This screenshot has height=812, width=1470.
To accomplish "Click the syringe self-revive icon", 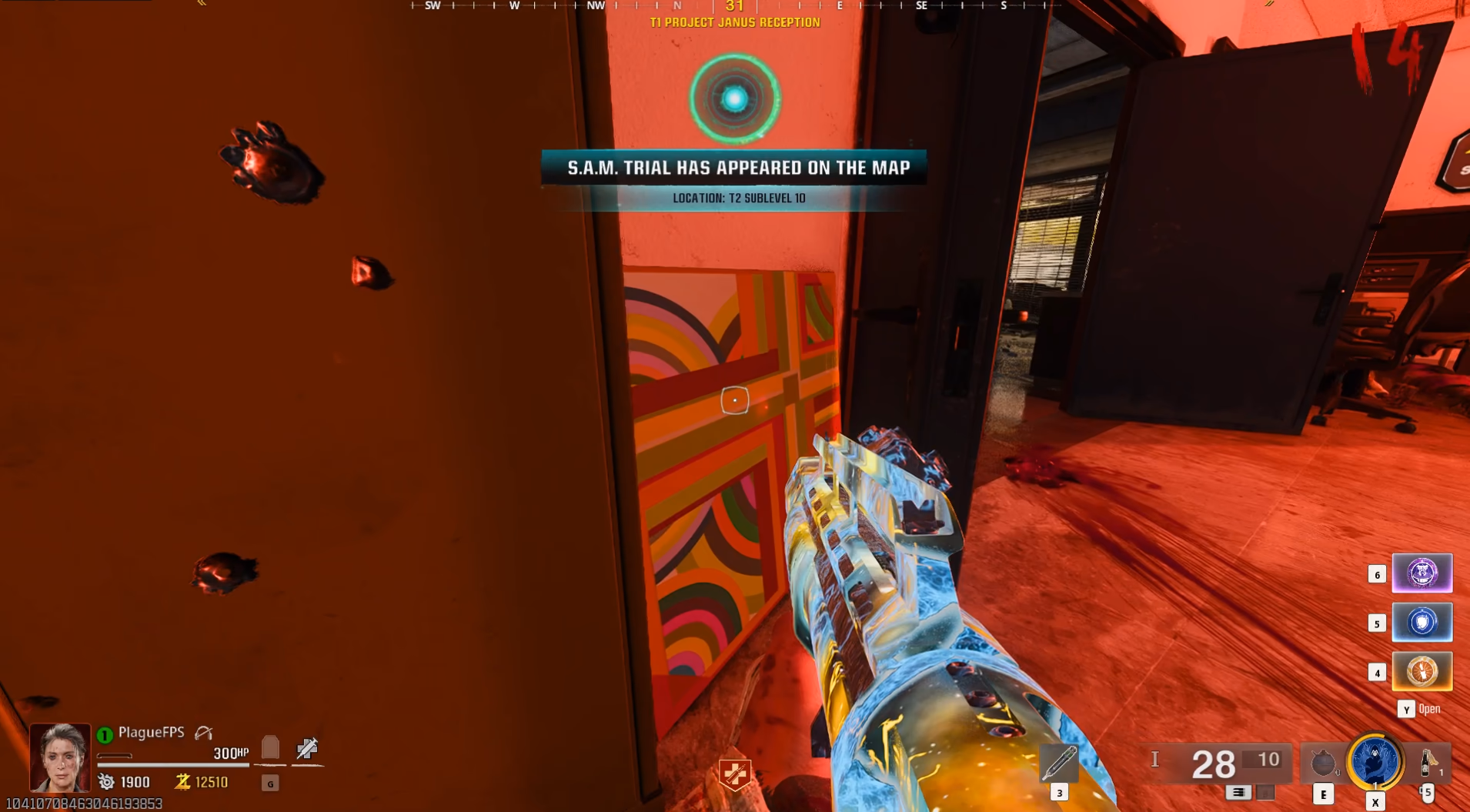I will click(307, 747).
